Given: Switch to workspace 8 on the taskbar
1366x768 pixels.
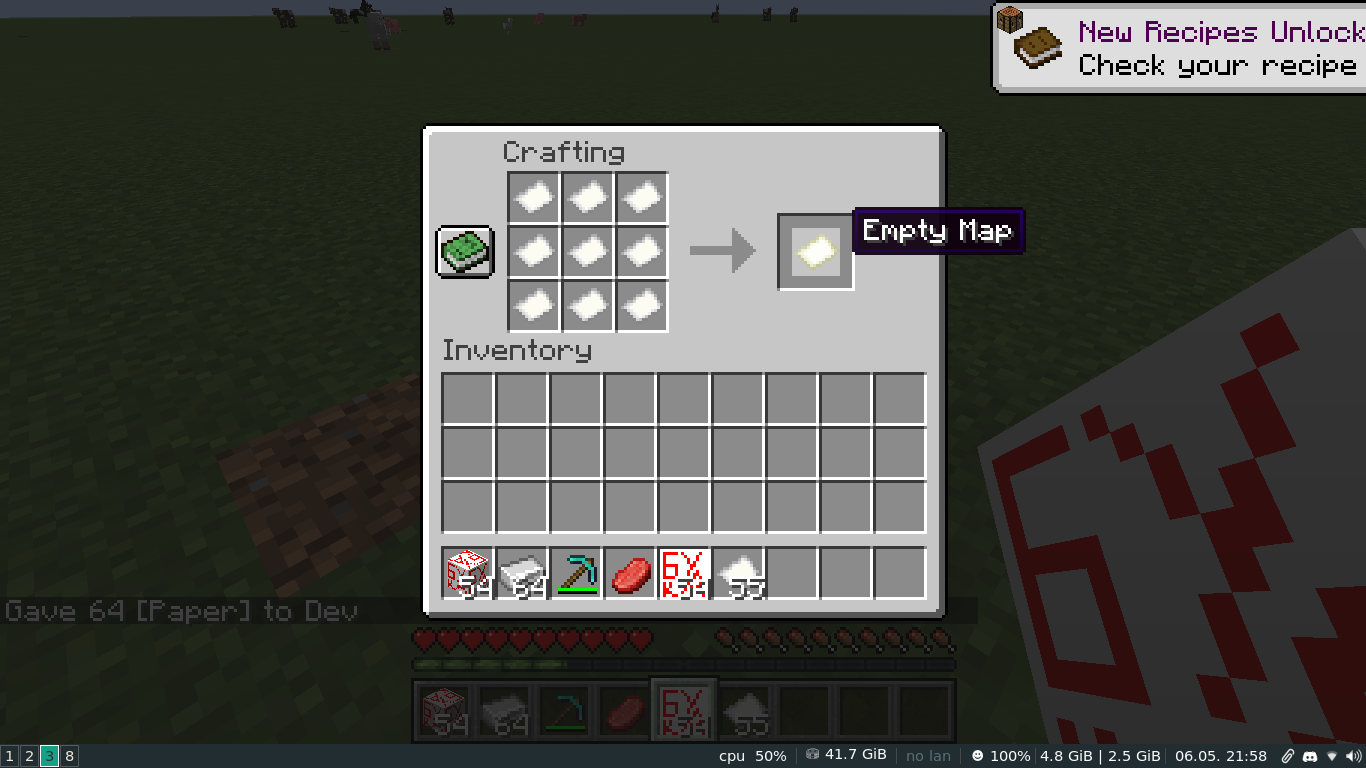Looking at the screenshot, I should coord(68,756).
